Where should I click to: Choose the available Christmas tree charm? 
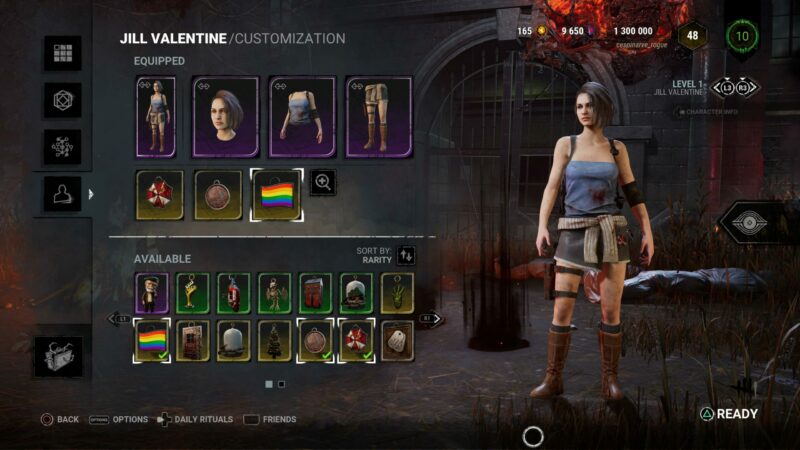point(275,340)
